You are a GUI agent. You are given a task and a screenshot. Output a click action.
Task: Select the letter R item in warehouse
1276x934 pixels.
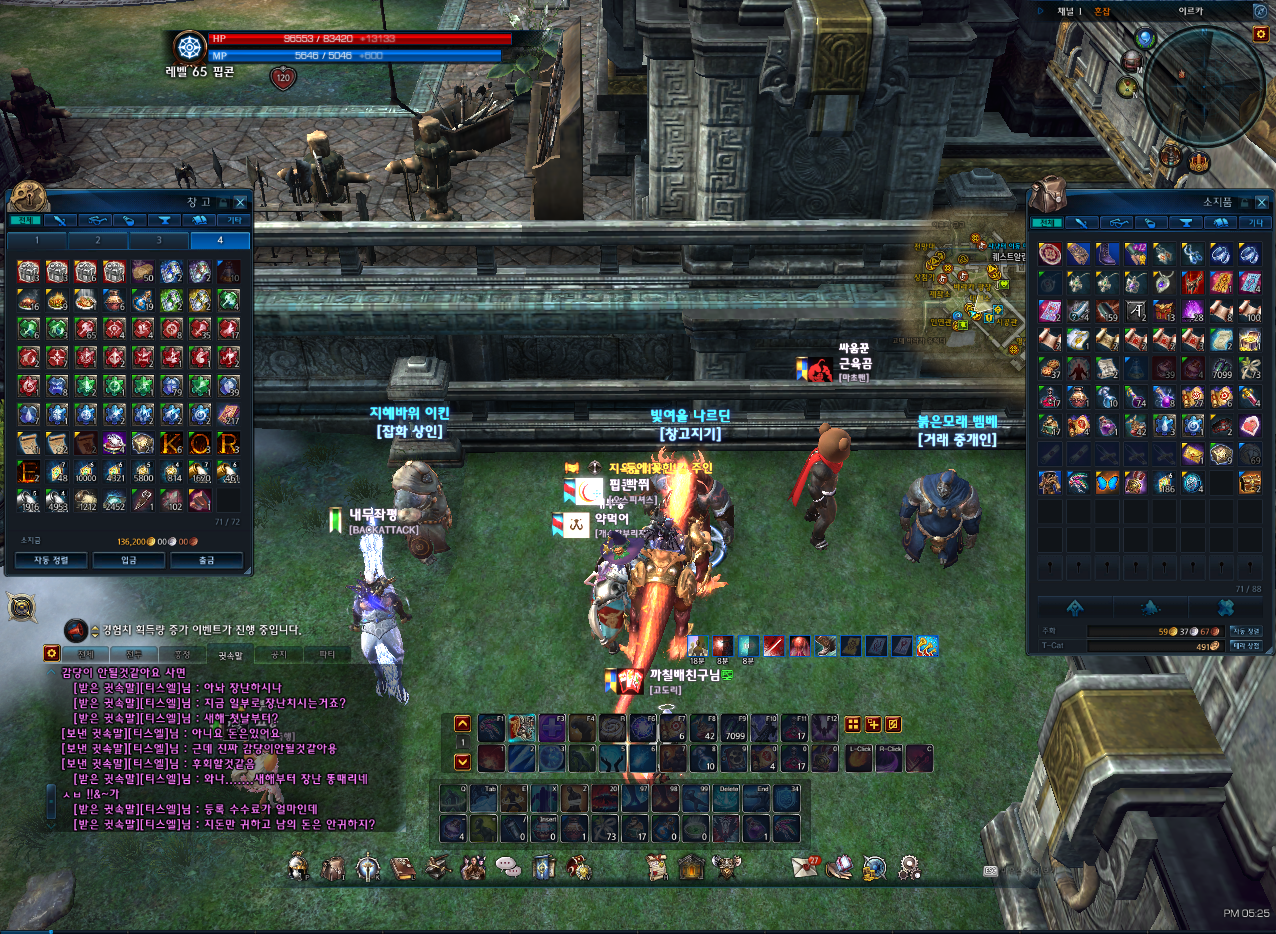coord(229,442)
